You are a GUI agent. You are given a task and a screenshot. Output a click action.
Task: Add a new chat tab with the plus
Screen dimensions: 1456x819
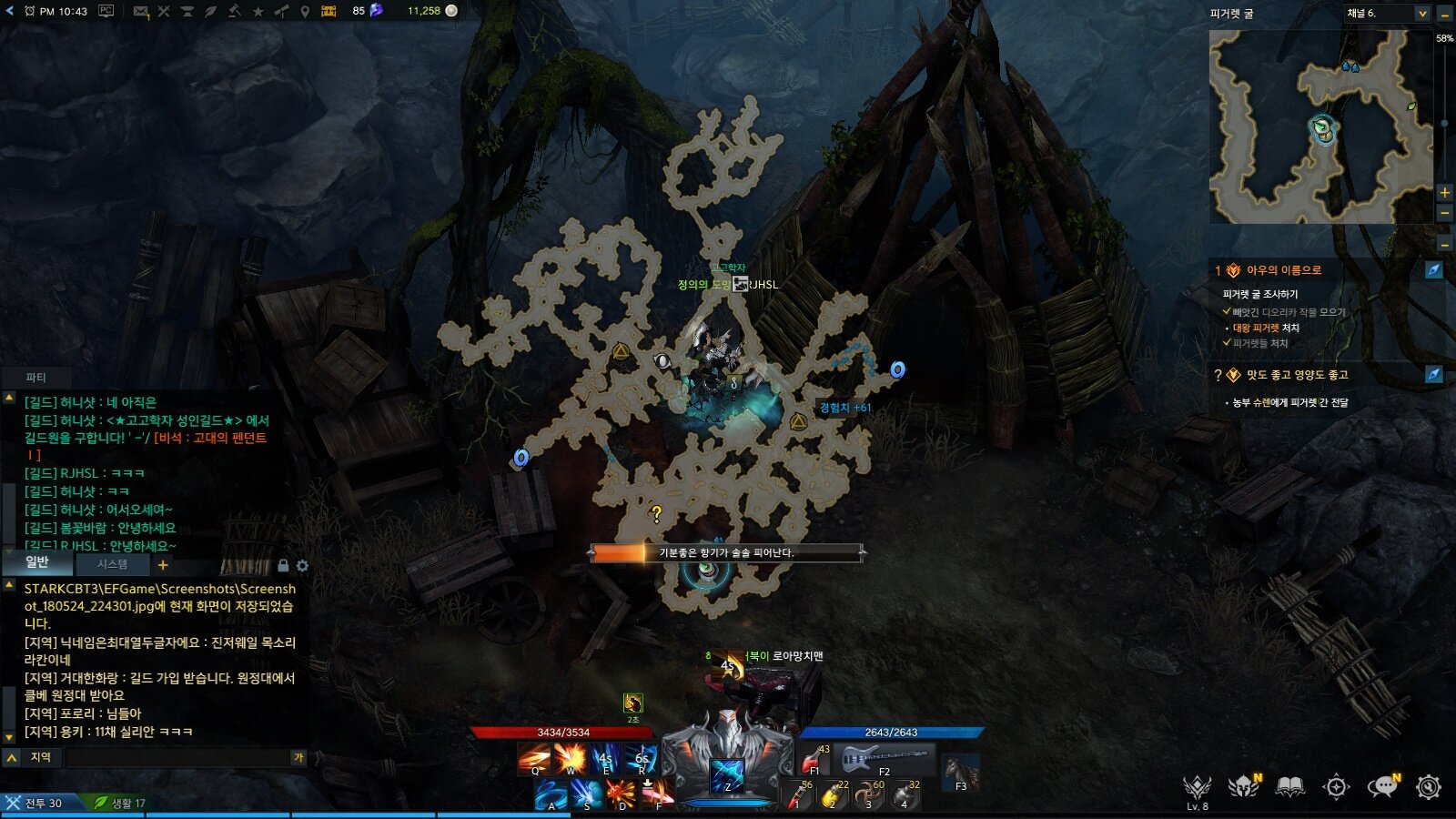point(163,565)
